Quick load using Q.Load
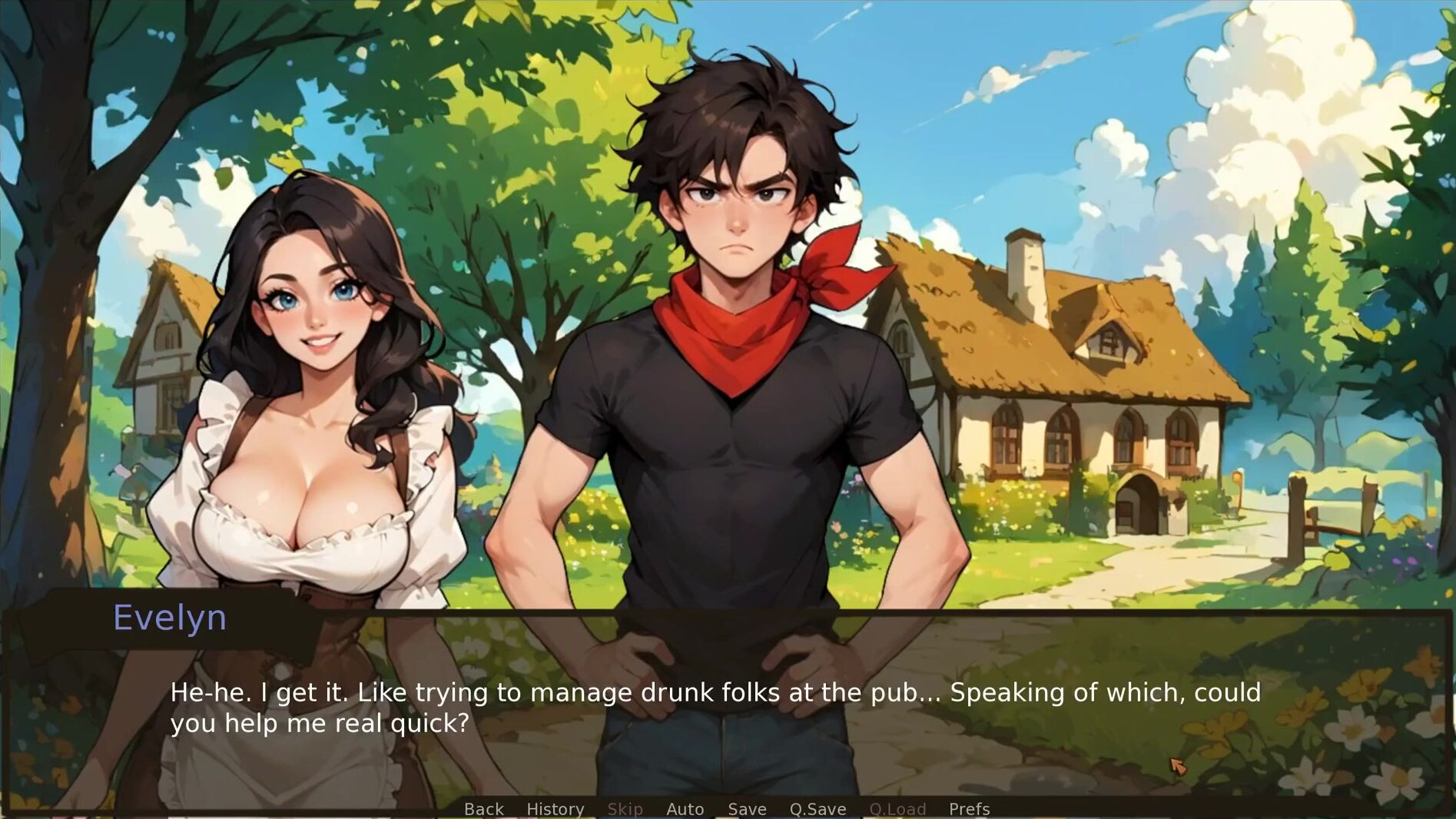Screen dimensions: 1456x819 pyautogui.click(x=897, y=809)
